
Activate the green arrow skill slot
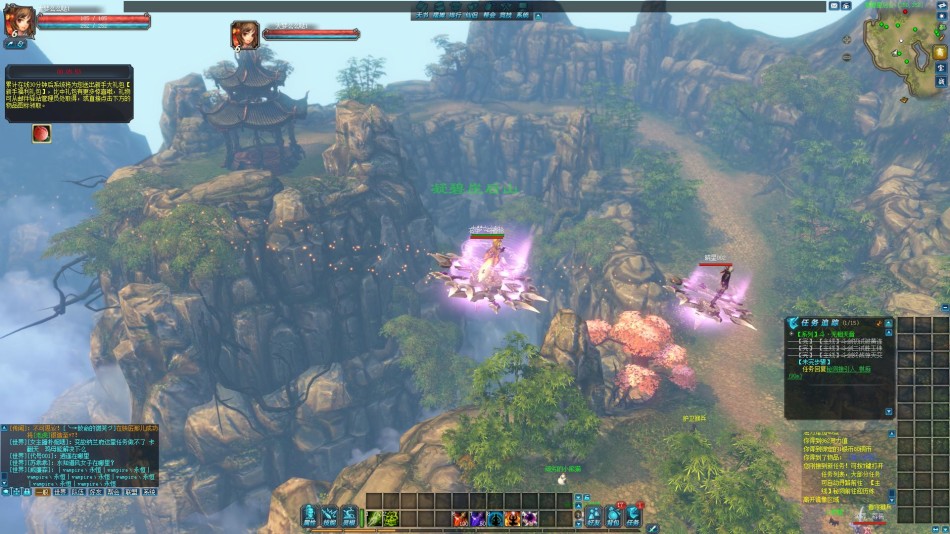pyautogui.click(x=374, y=518)
